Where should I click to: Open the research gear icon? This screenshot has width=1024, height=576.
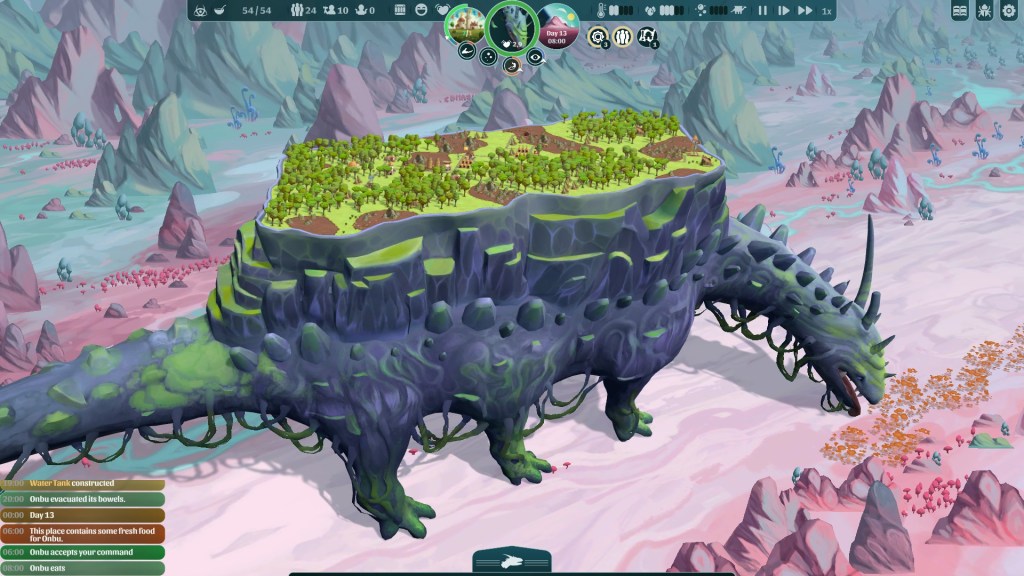coord(598,37)
